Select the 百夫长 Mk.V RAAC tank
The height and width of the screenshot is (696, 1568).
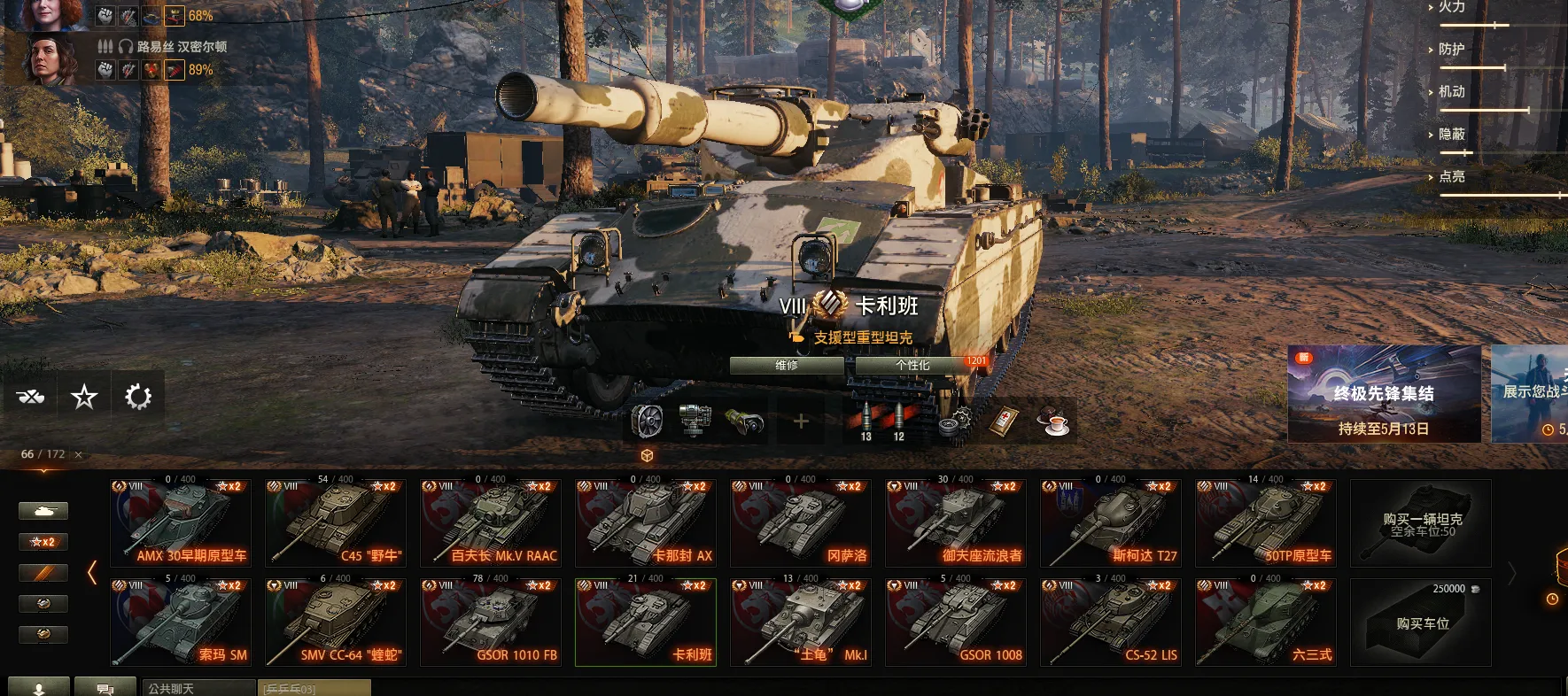pyautogui.click(x=491, y=523)
